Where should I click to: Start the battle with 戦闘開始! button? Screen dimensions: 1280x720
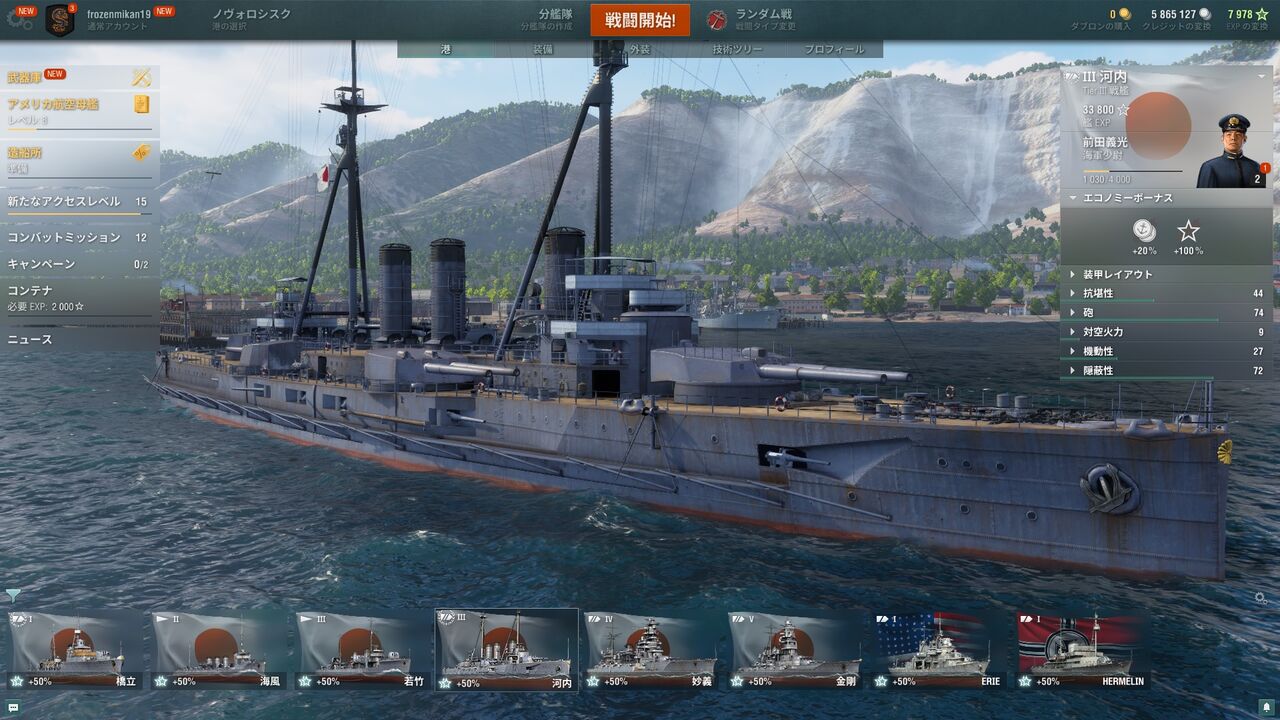pyautogui.click(x=640, y=20)
